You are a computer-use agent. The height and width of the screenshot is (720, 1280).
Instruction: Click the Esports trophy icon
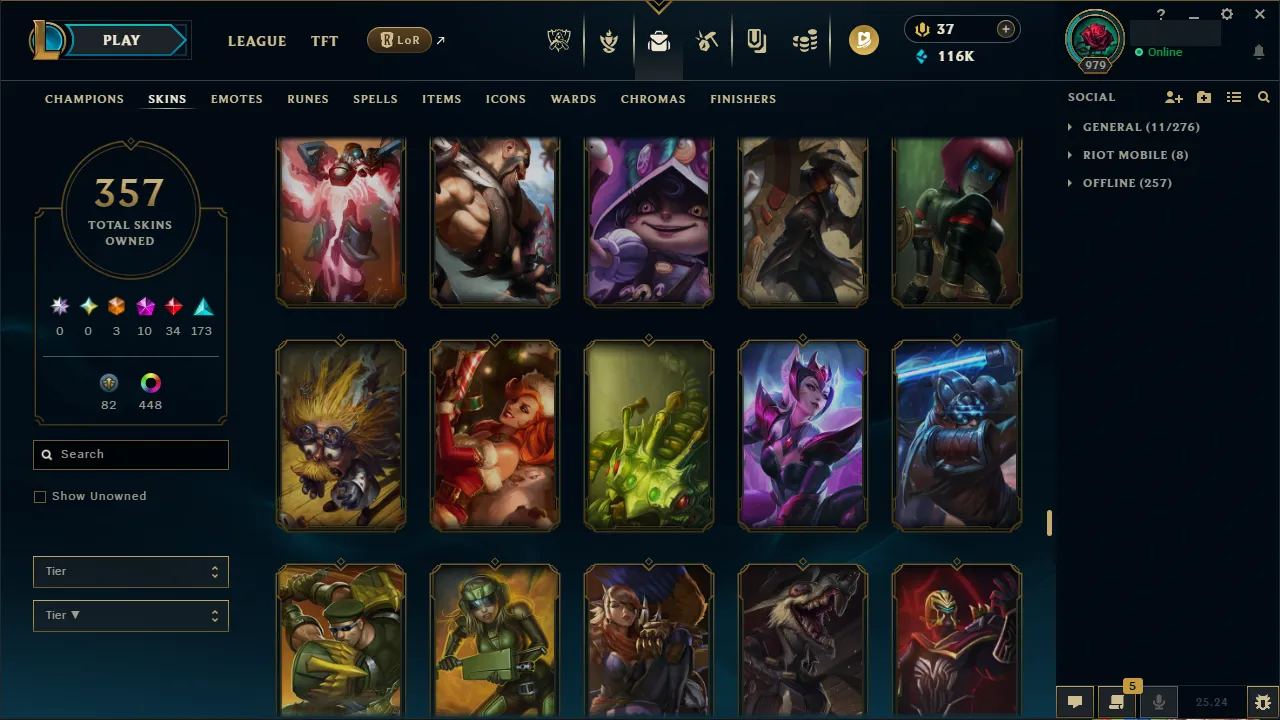559,40
